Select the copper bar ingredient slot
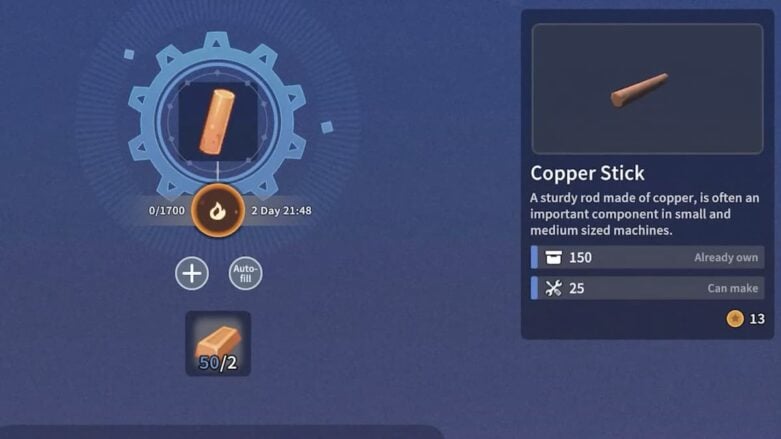The width and height of the screenshot is (781, 439). (218, 343)
